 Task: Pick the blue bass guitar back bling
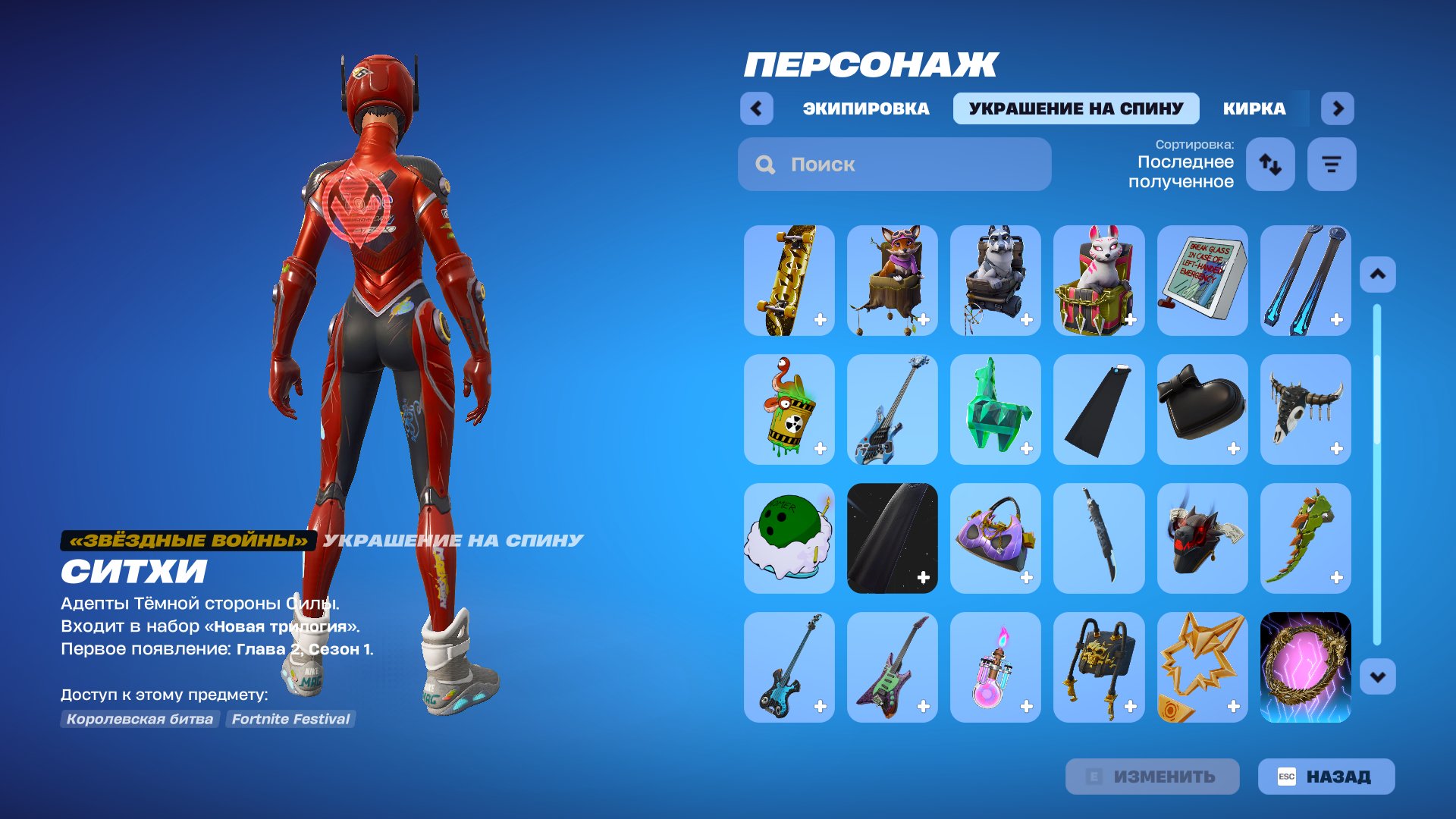(x=893, y=409)
